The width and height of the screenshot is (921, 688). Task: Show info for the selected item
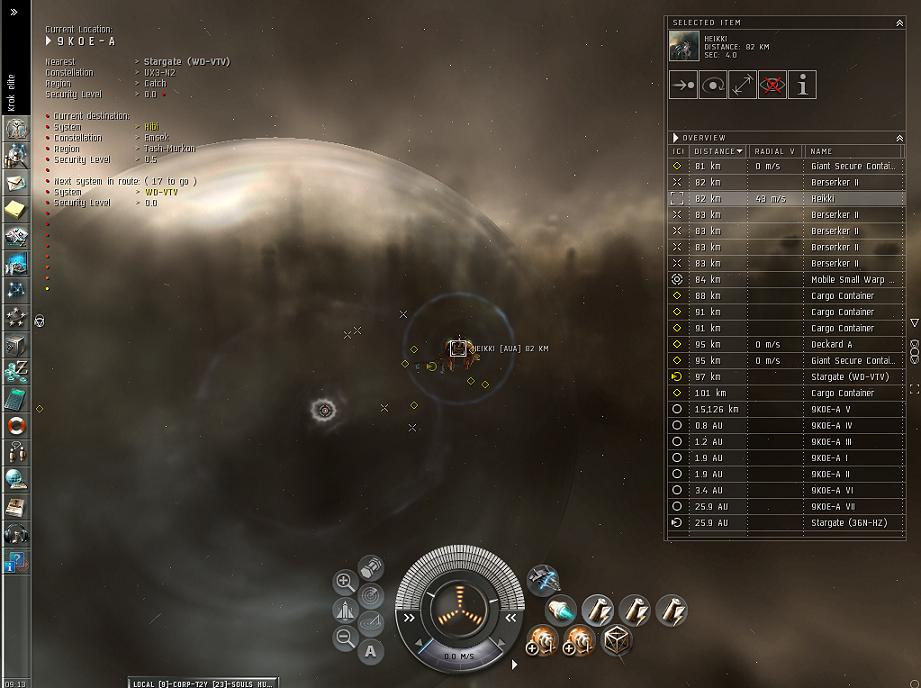pyautogui.click(x=802, y=85)
